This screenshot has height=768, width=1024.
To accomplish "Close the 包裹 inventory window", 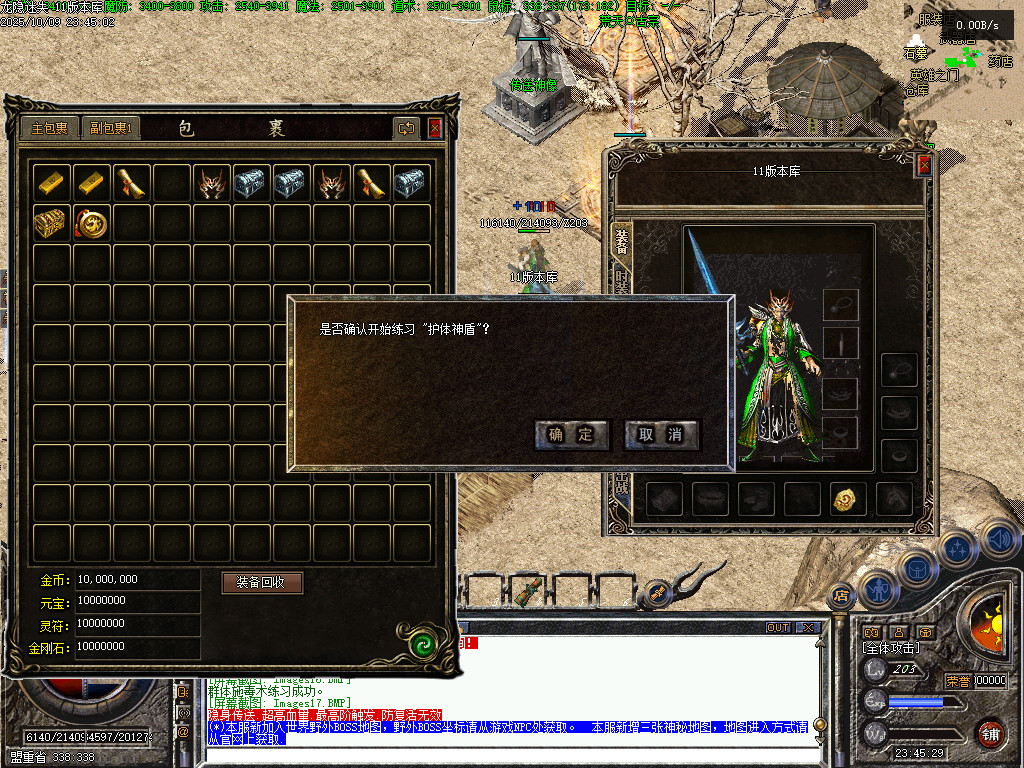I will pos(435,128).
